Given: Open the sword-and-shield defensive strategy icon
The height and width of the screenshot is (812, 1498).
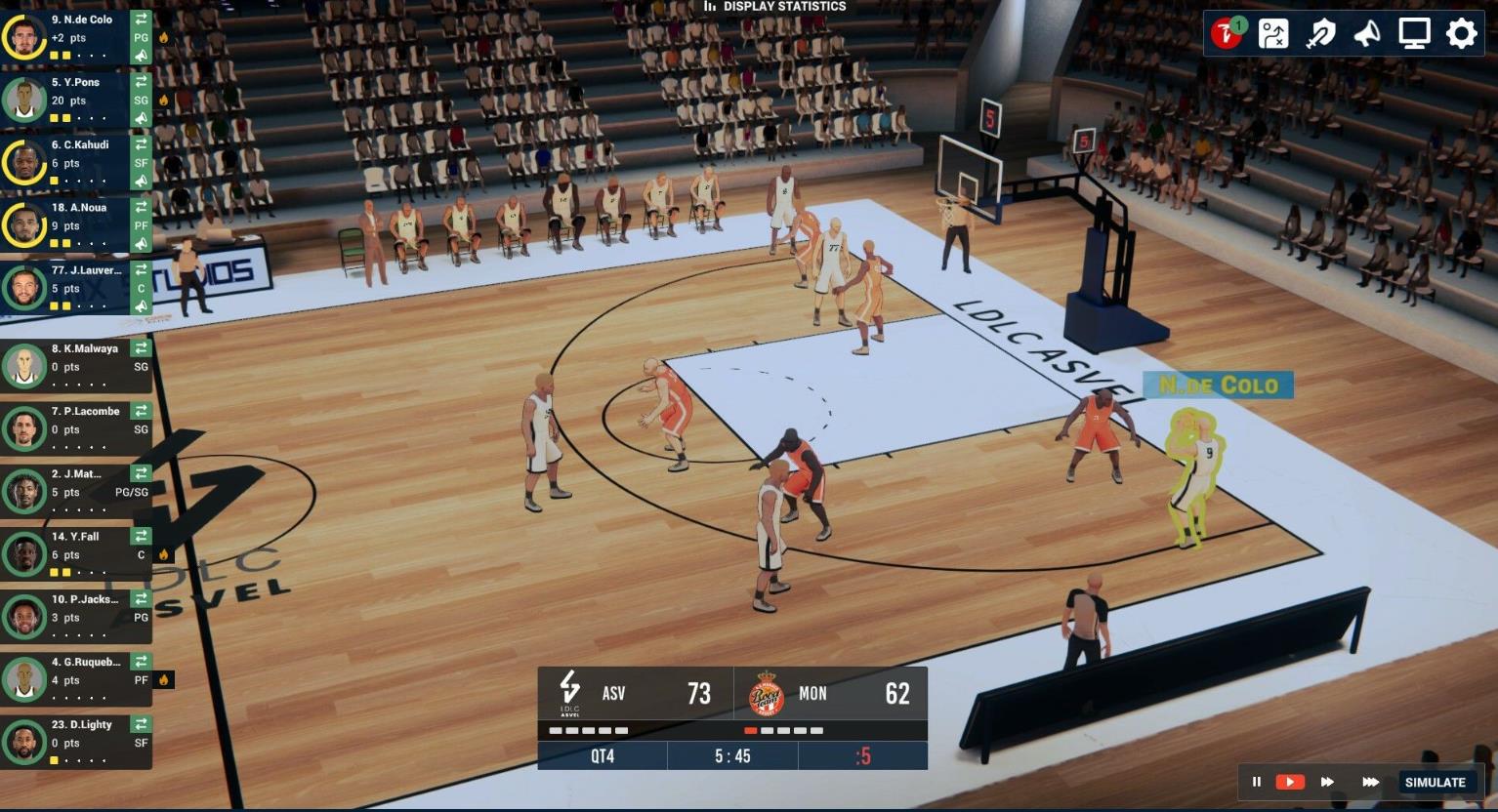Looking at the screenshot, I should pos(1319,32).
